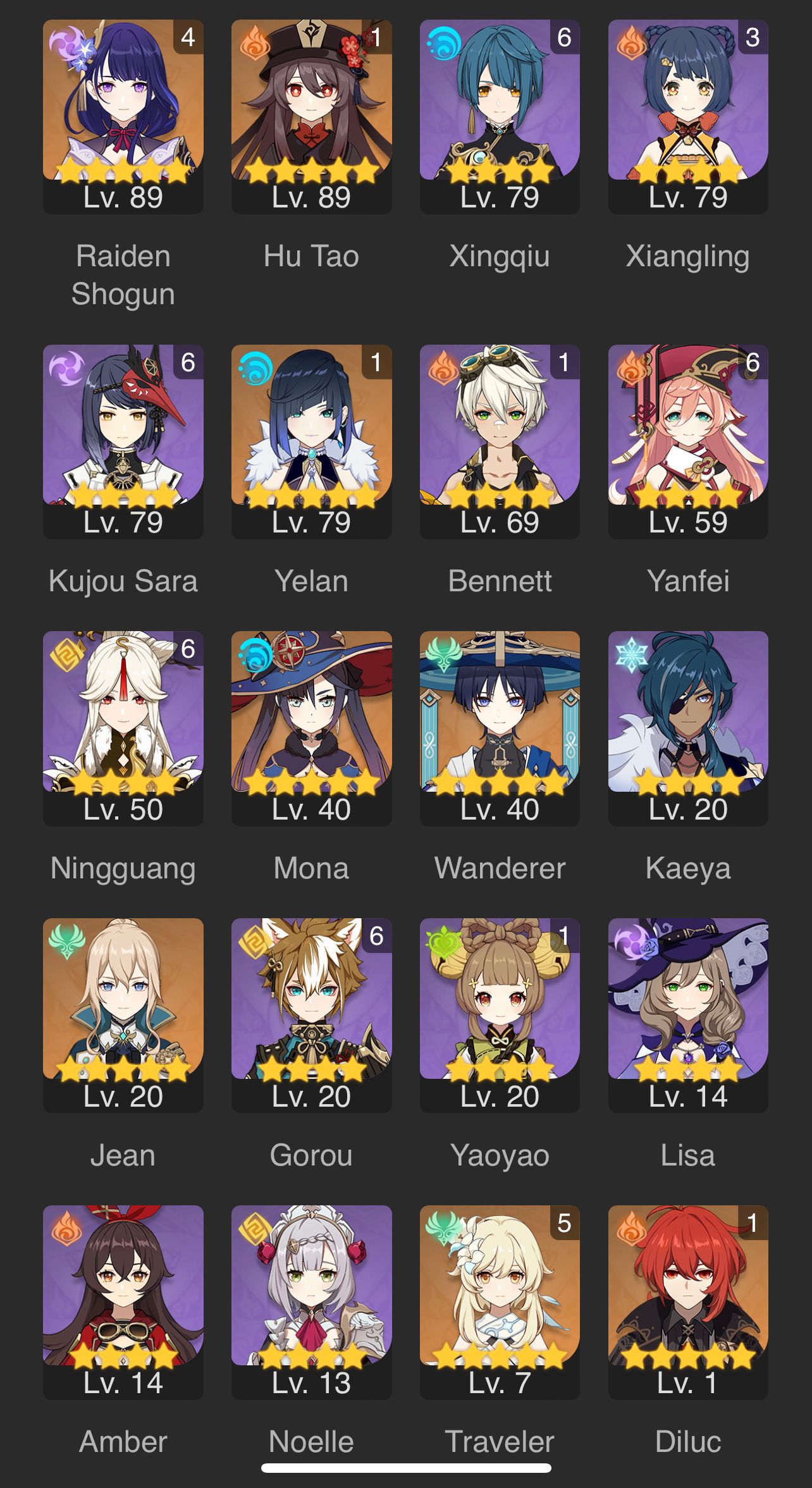The height and width of the screenshot is (1488, 812).
Task: Click the Lv. 89 label on Raiden Shogun's card
Action: 123,197
